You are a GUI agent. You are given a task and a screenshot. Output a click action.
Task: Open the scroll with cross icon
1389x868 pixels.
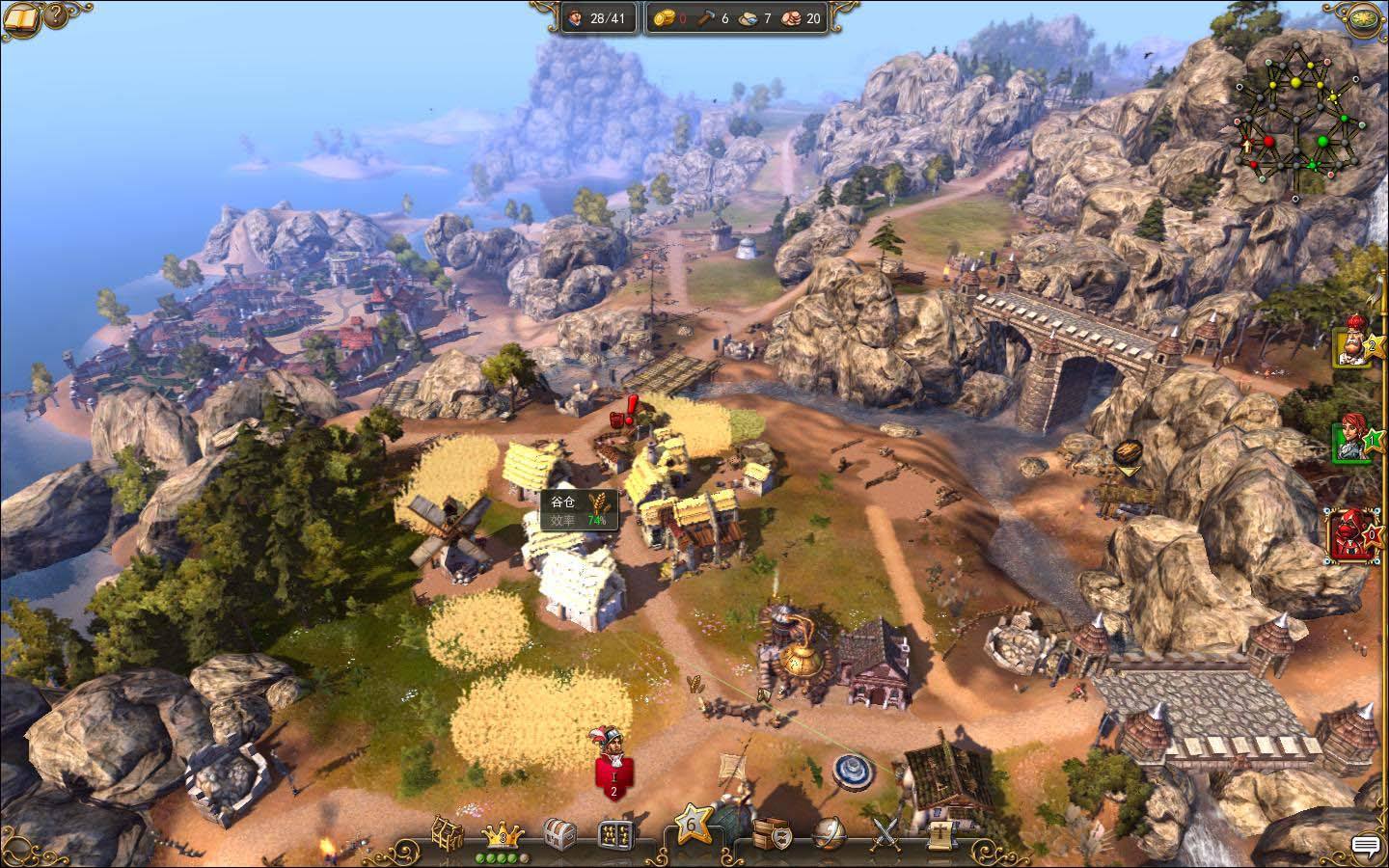[x=938, y=832]
